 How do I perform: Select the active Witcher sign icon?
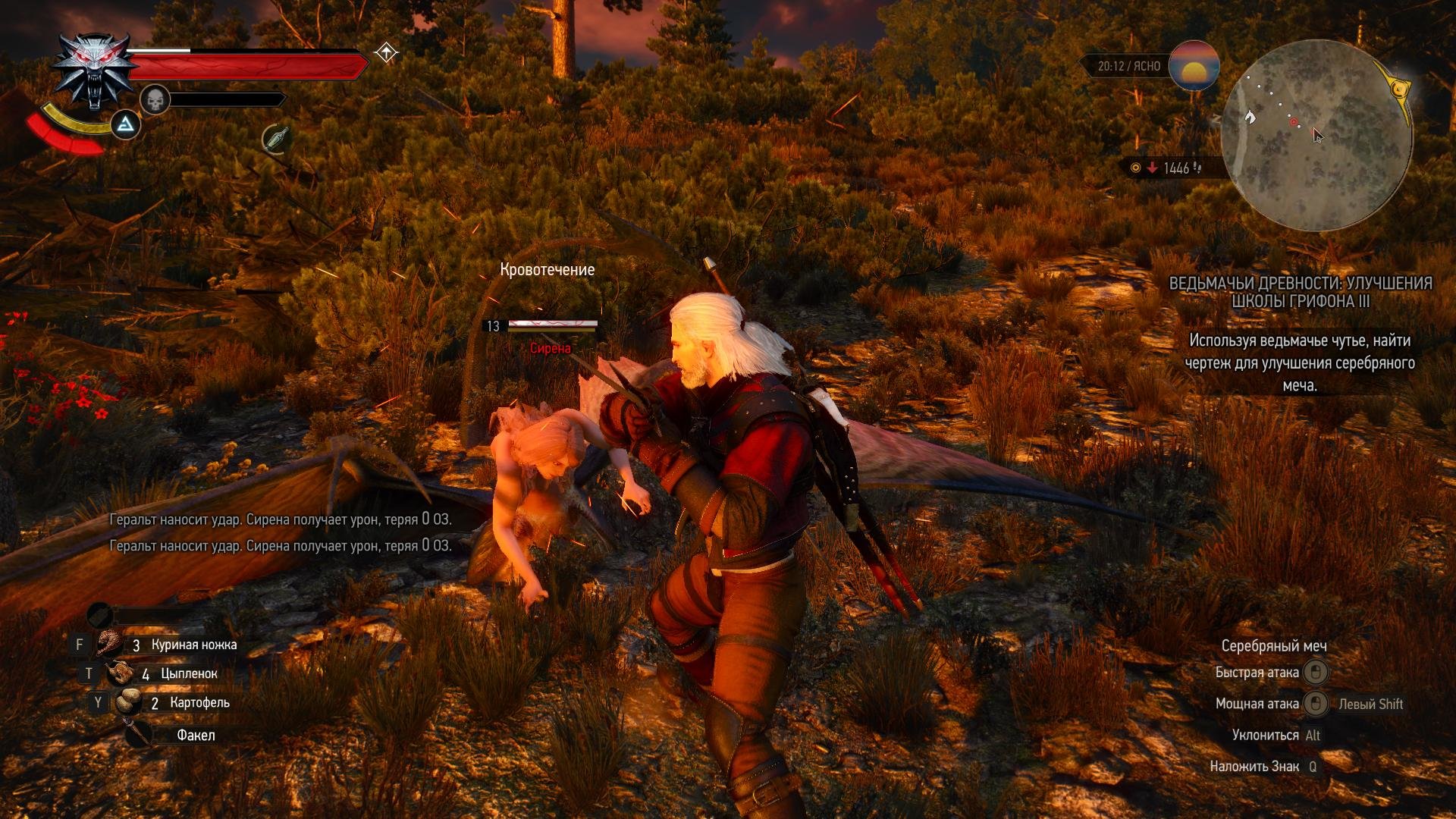point(125,124)
